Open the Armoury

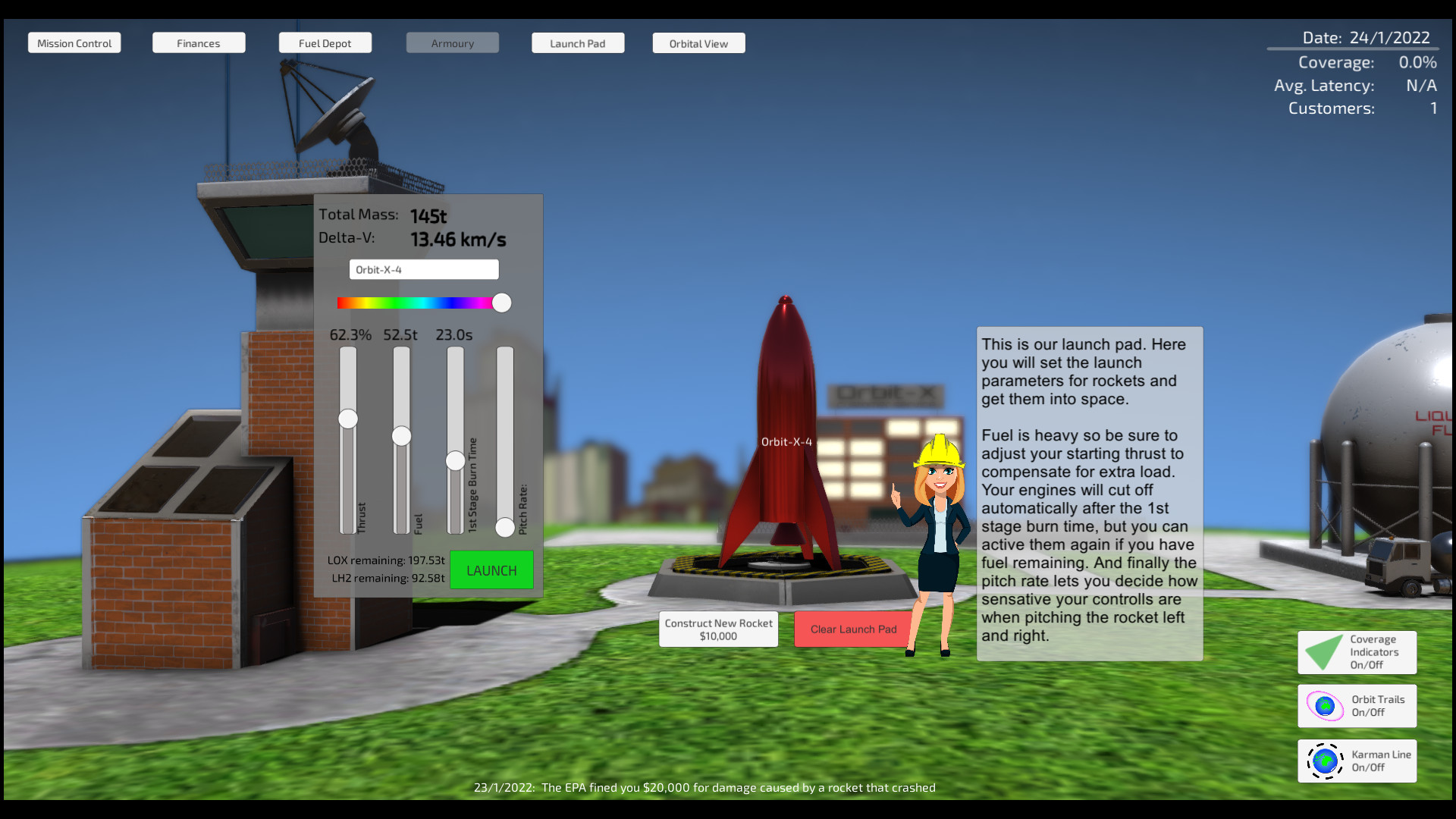coord(452,42)
